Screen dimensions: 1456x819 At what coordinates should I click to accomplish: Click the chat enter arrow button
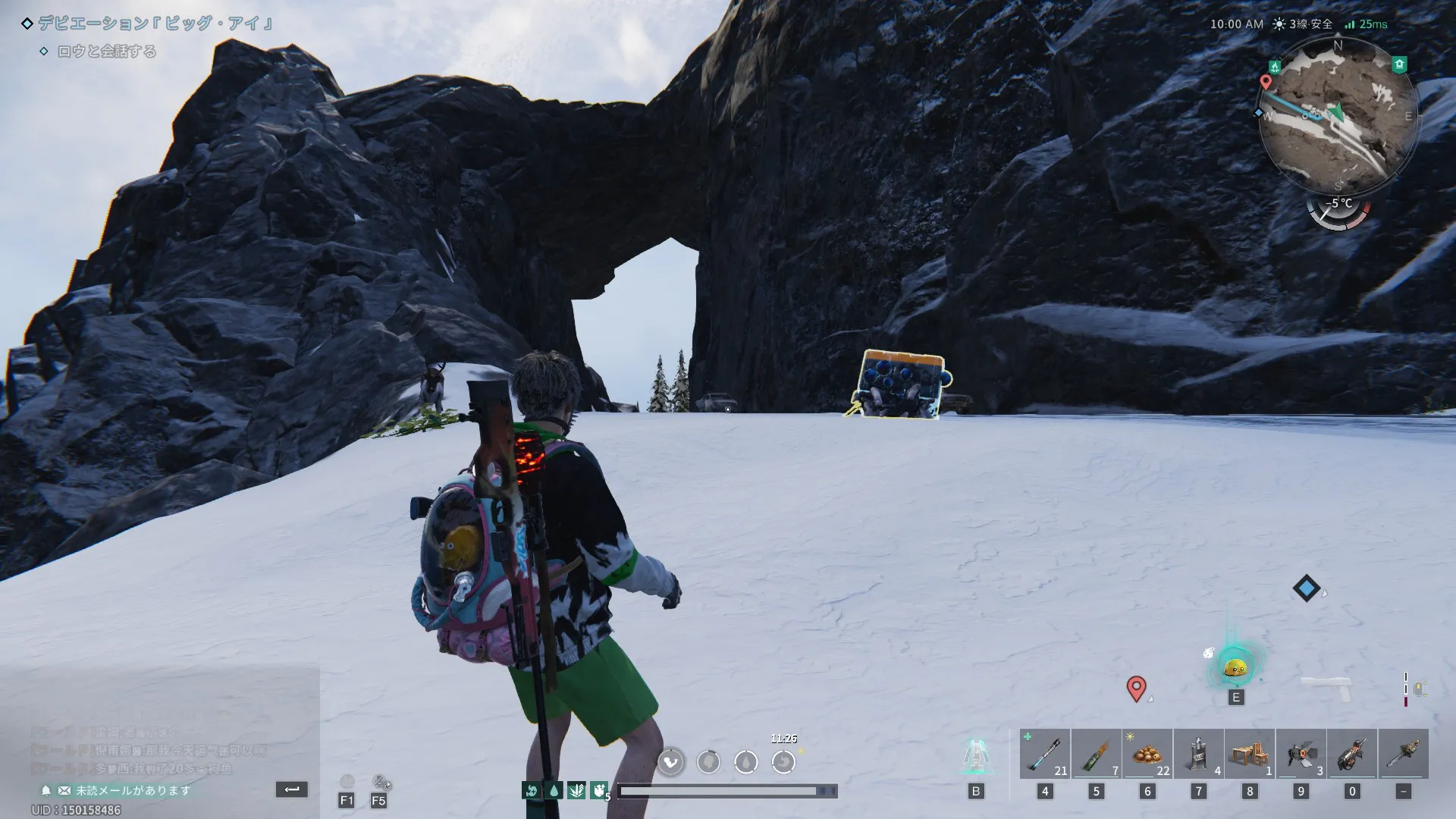pyautogui.click(x=292, y=789)
